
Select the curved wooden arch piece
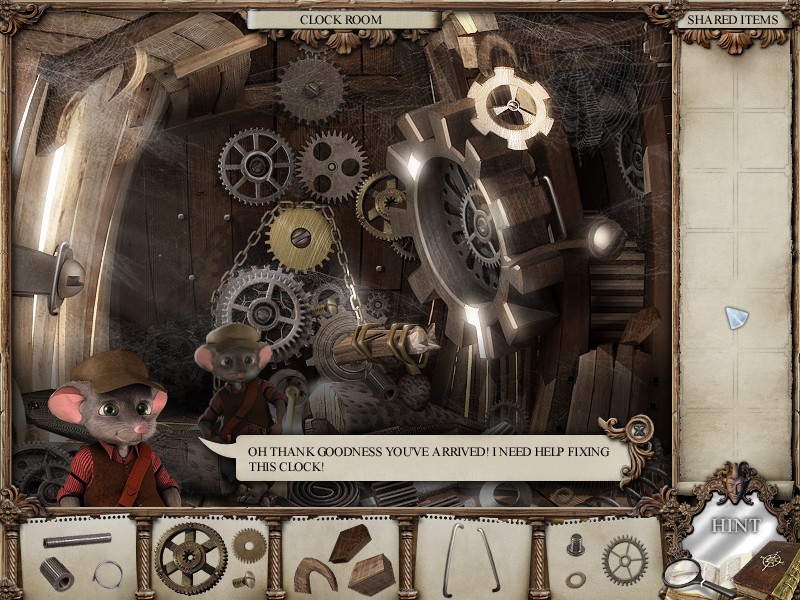(x=314, y=573)
